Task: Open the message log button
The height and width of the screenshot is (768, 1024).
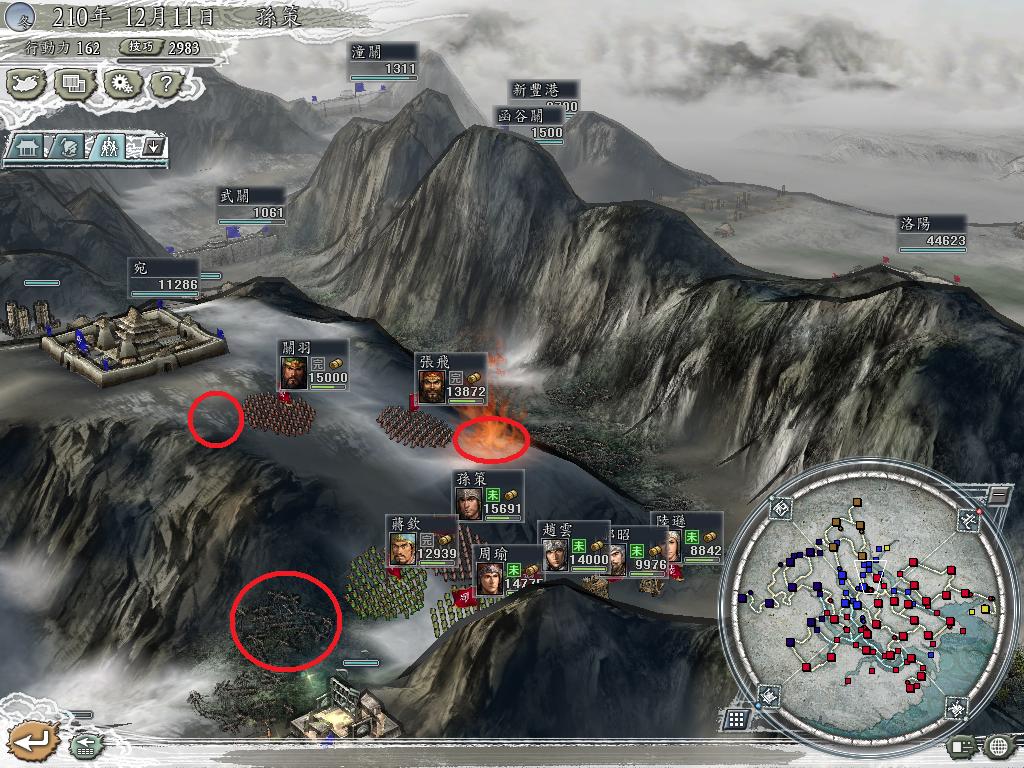Action: pos(964,745)
